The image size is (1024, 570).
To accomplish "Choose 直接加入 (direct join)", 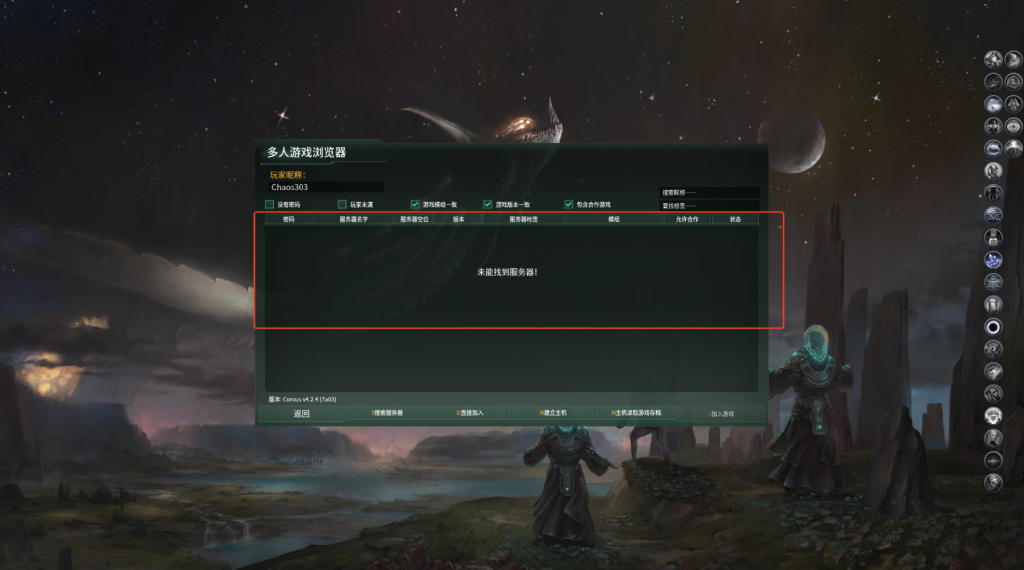I will pyautogui.click(x=470, y=413).
